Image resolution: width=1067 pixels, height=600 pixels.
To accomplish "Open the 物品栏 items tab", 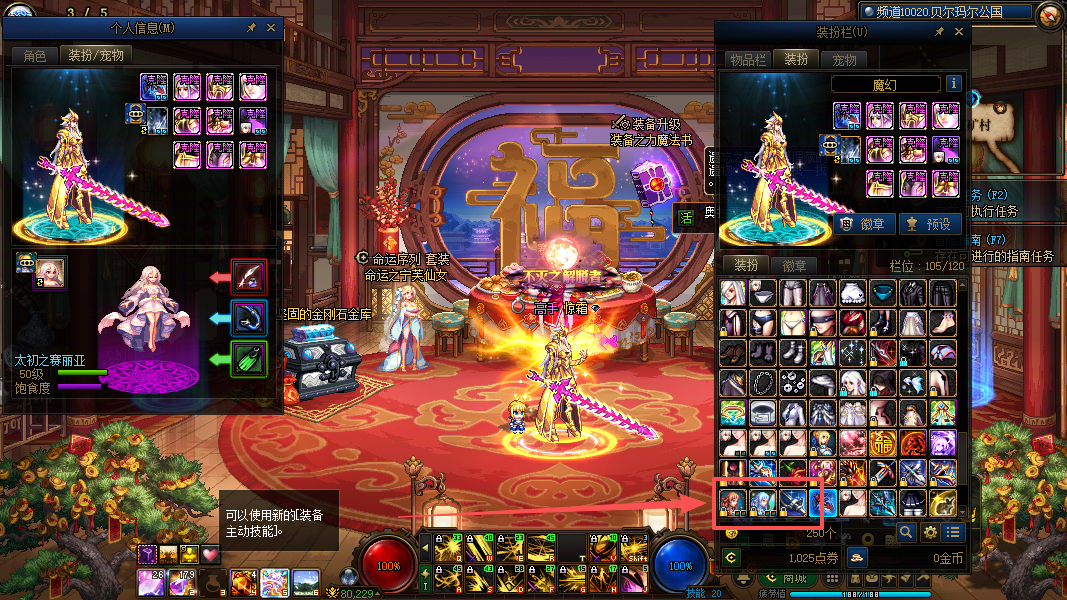I will pyautogui.click(x=747, y=60).
